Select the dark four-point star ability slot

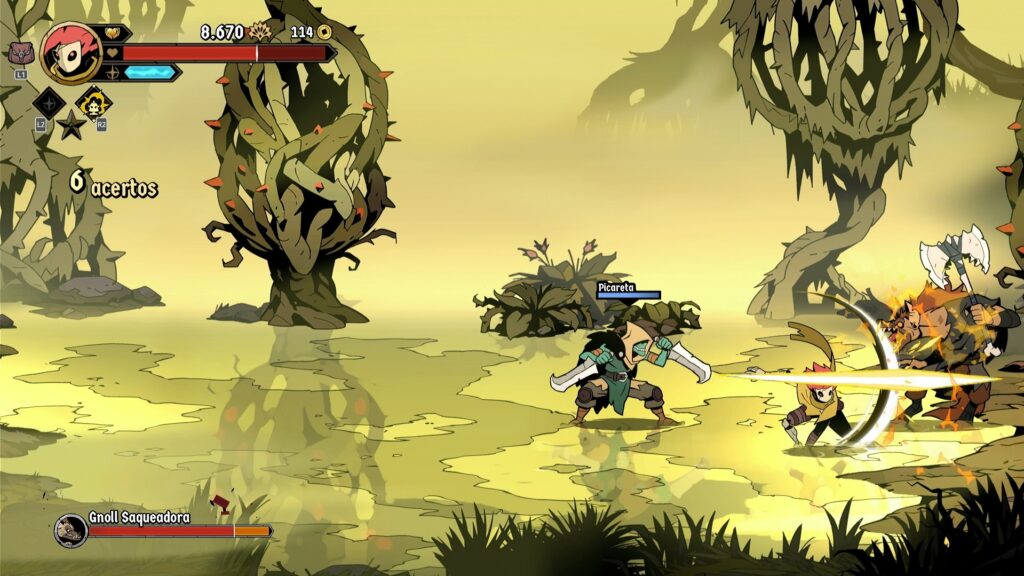coord(48,102)
